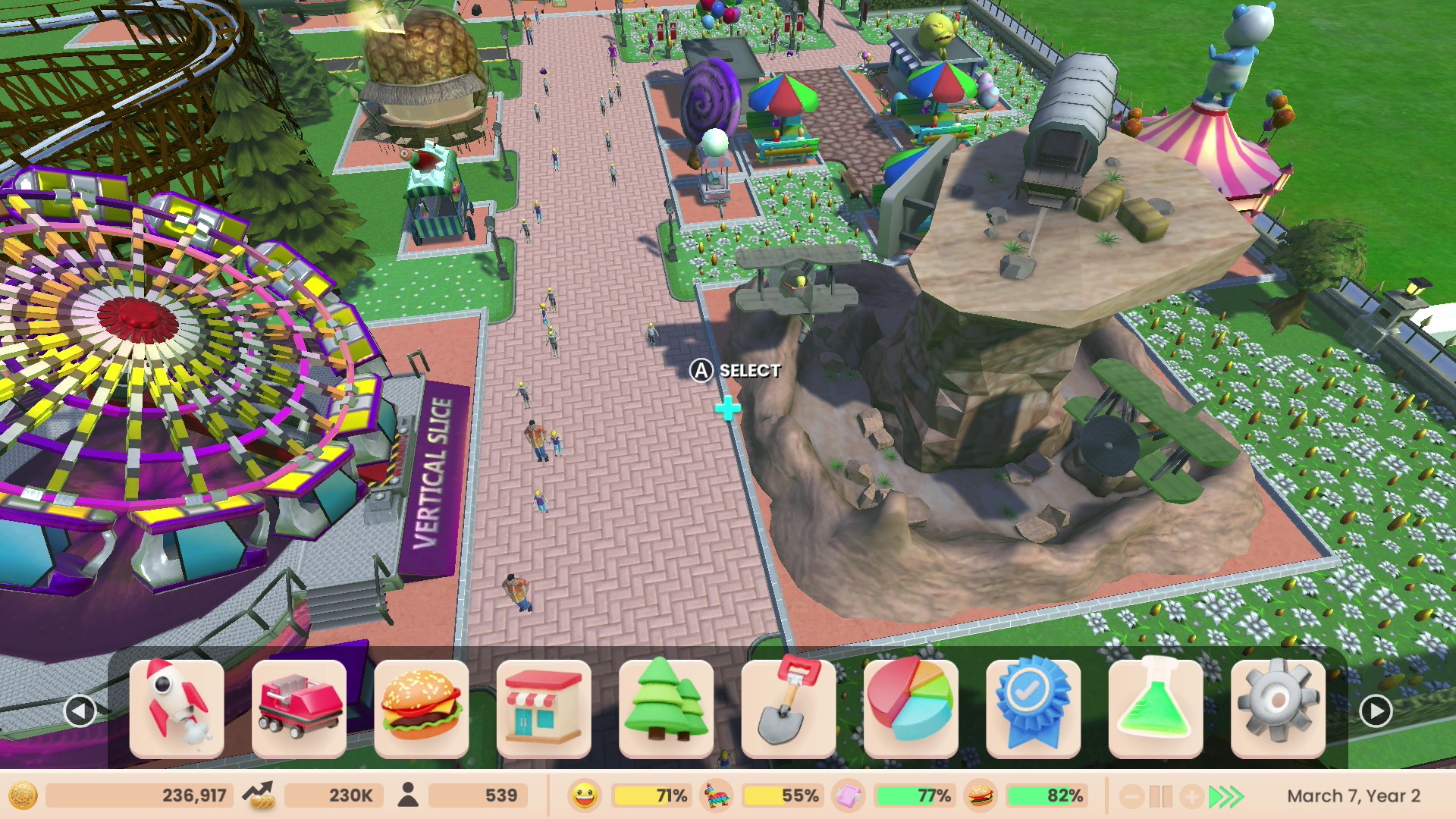This screenshot has height=819, width=1456.
Task: Open the gear settings menu
Action: (x=1278, y=708)
